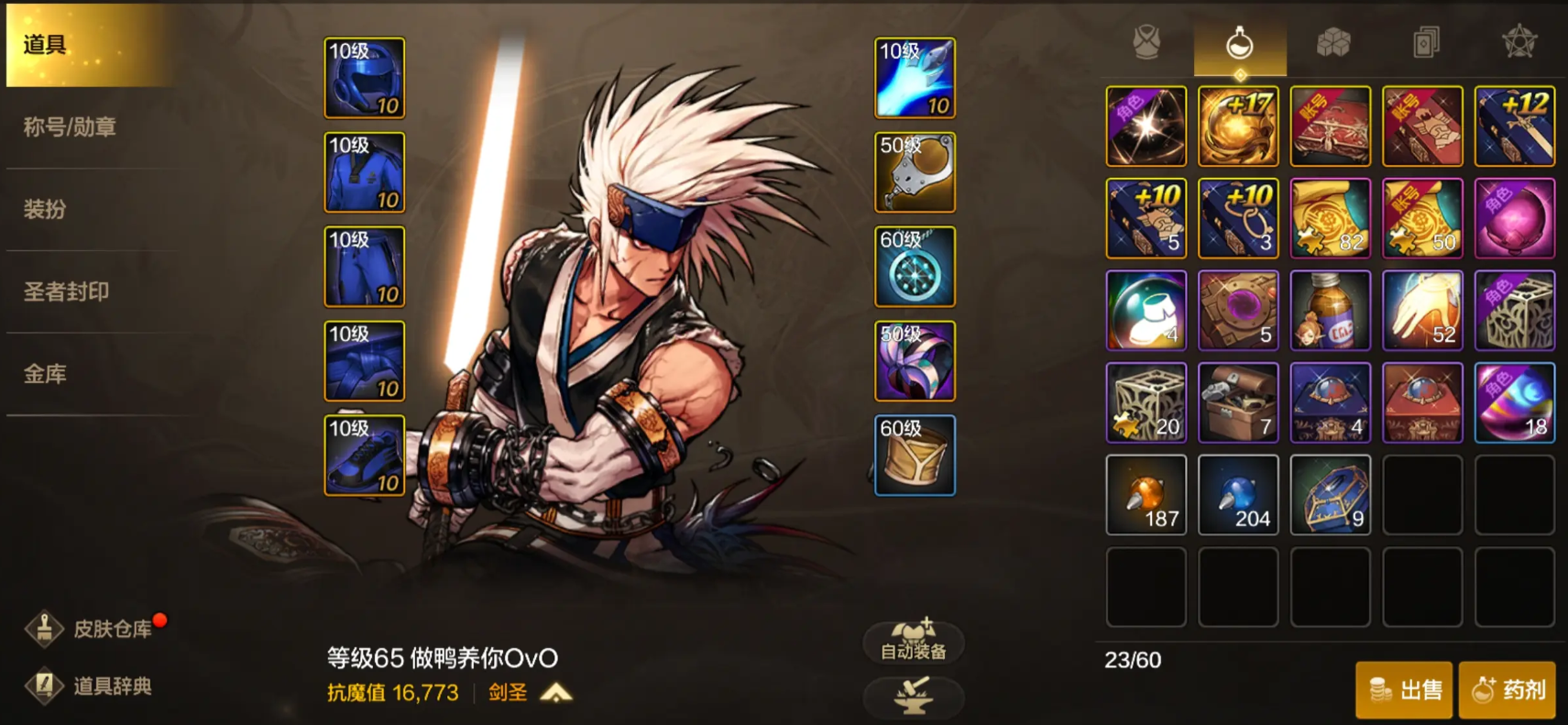The image size is (1568, 725).
Task: Select the equipped blue helmet slot
Action: click(x=364, y=78)
